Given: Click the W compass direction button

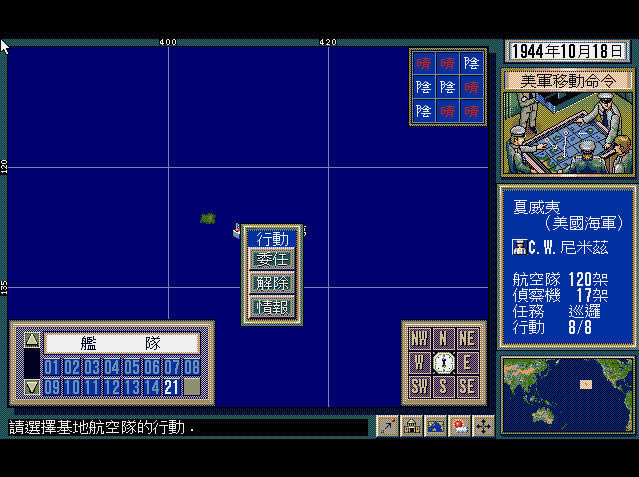Looking at the screenshot, I should (420, 362).
